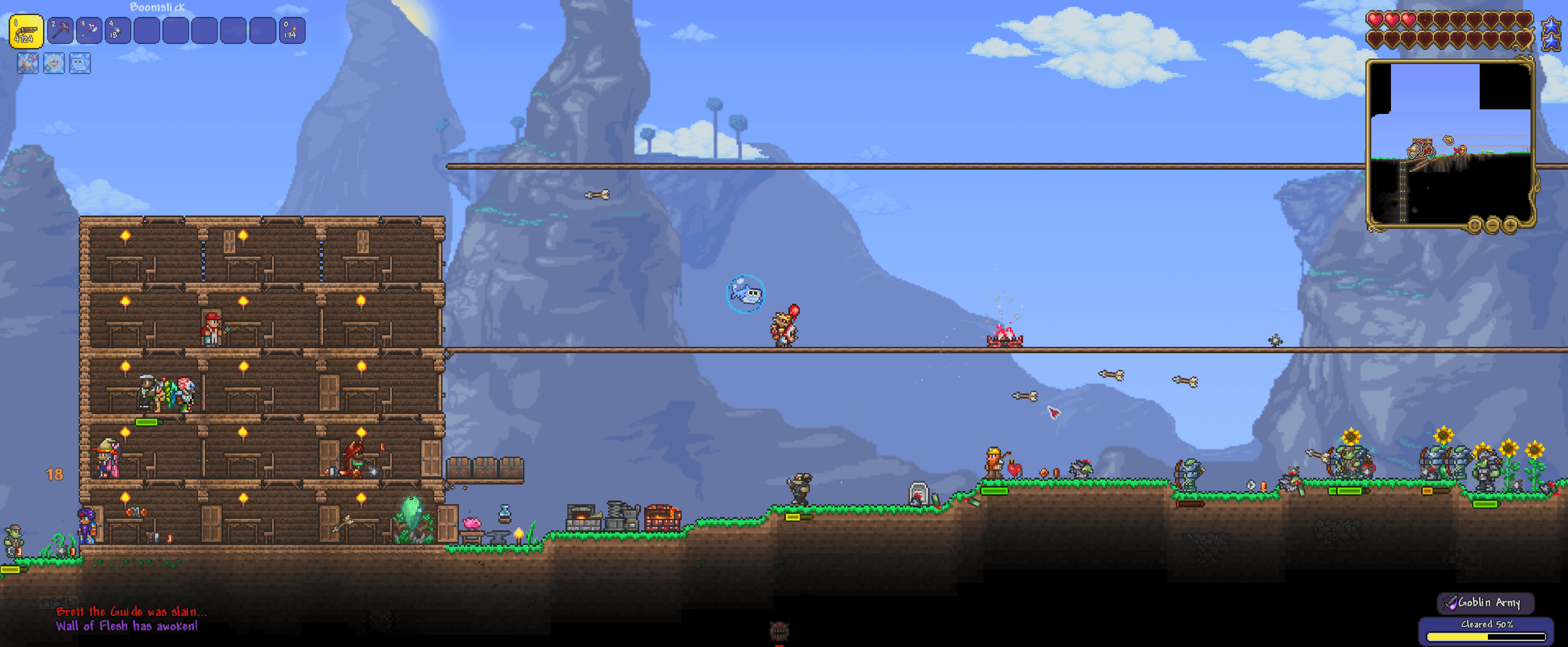Click the smiling sun buff icon
The image size is (1568, 647).
[54, 63]
